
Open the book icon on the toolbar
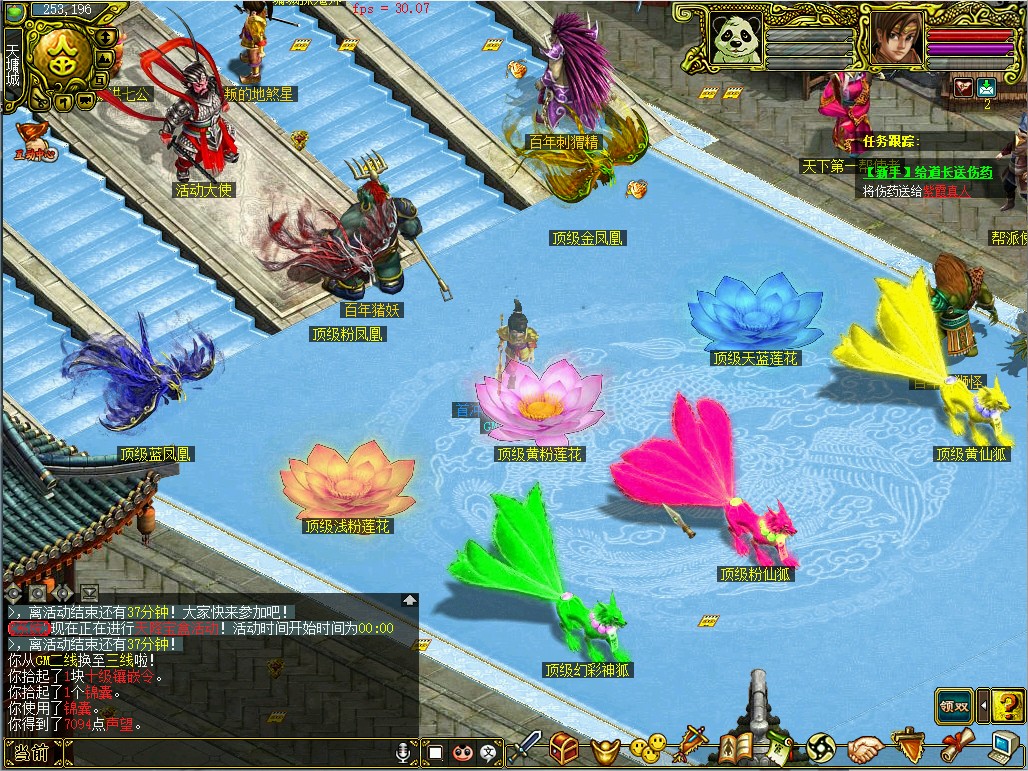pyautogui.click(x=736, y=746)
